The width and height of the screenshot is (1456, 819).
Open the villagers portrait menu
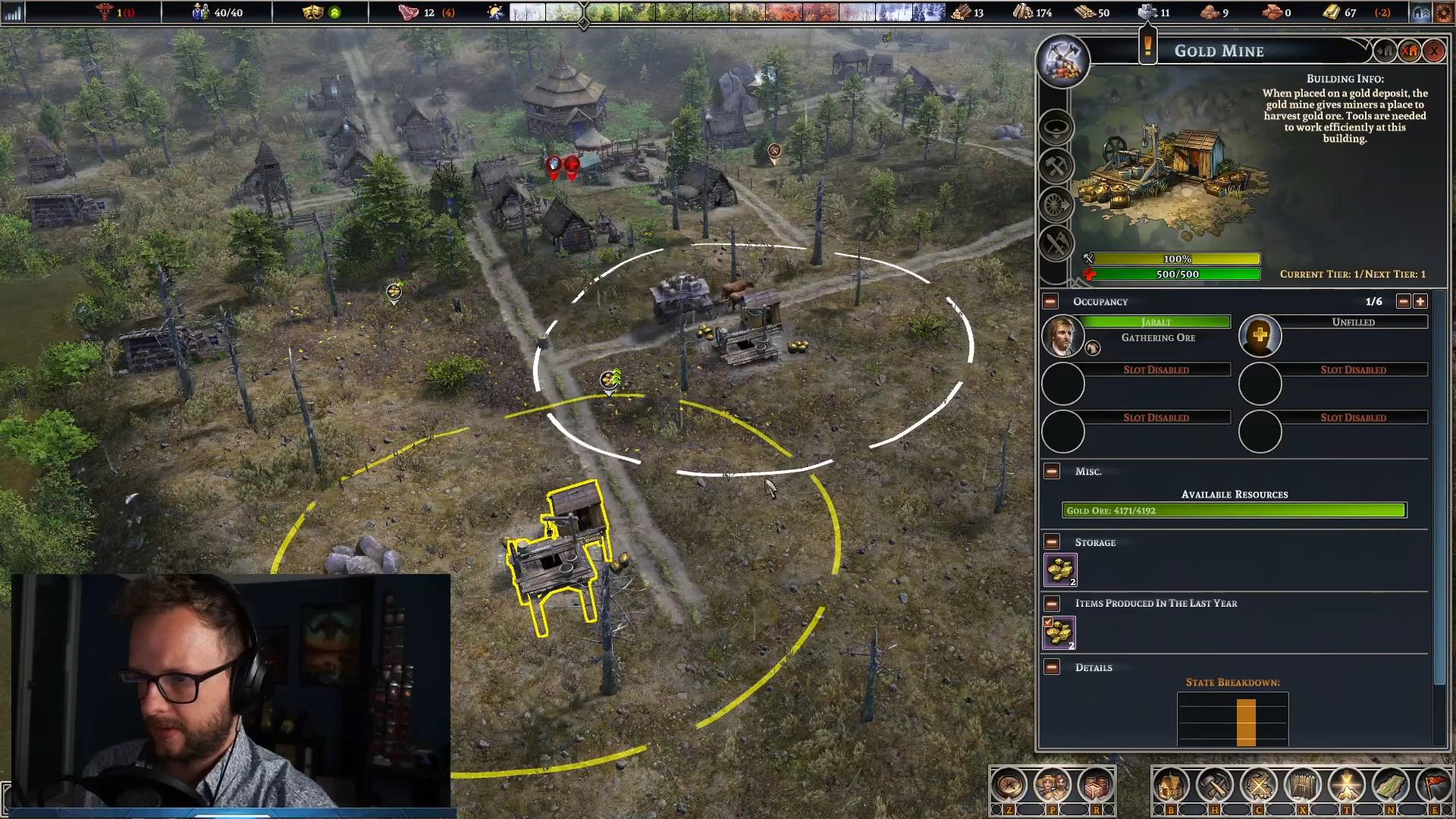[1052, 786]
